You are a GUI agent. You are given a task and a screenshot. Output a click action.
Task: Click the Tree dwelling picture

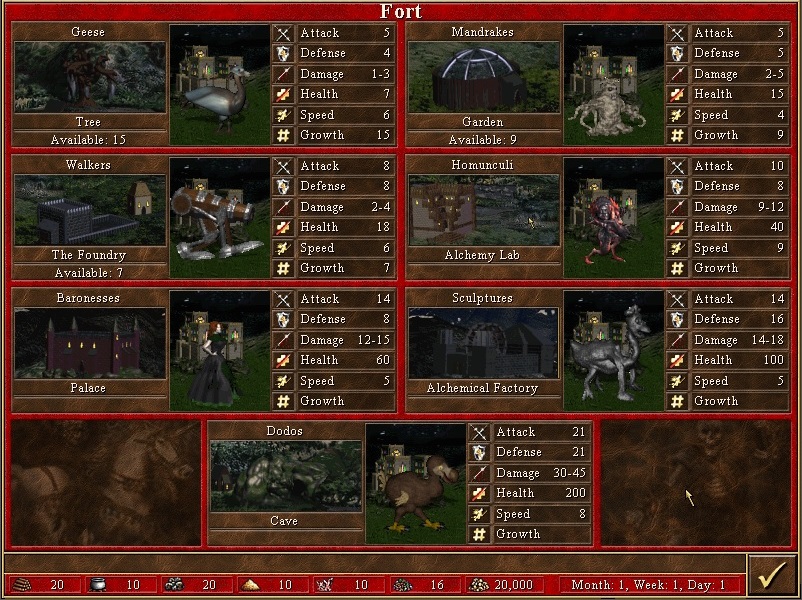point(89,78)
